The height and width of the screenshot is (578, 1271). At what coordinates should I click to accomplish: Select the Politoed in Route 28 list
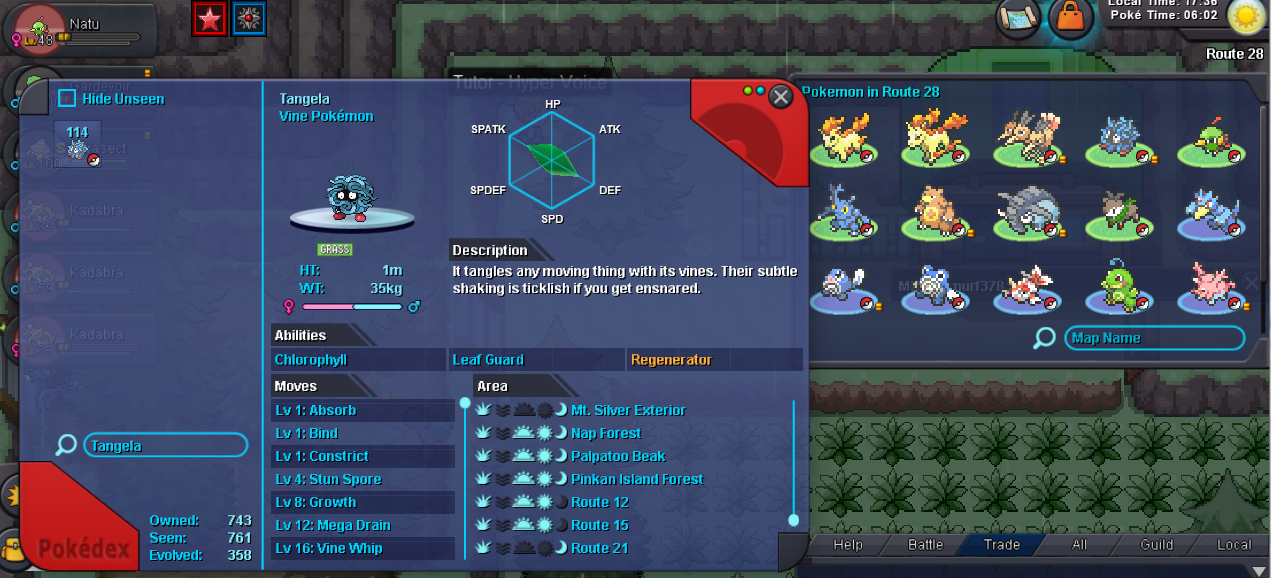point(1123,286)
